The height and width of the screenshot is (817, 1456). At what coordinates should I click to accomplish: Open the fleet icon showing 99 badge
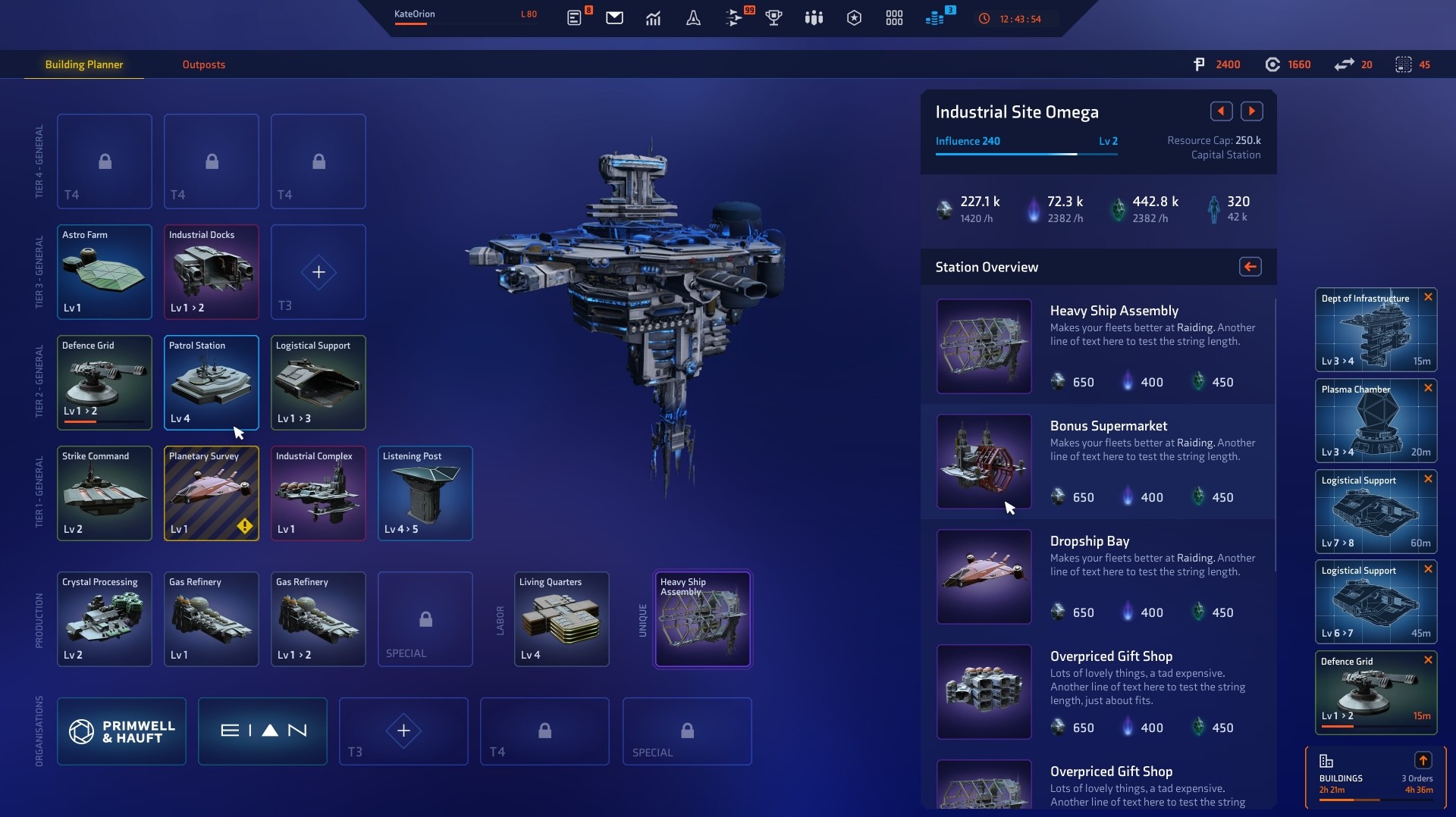coord(733,17)
